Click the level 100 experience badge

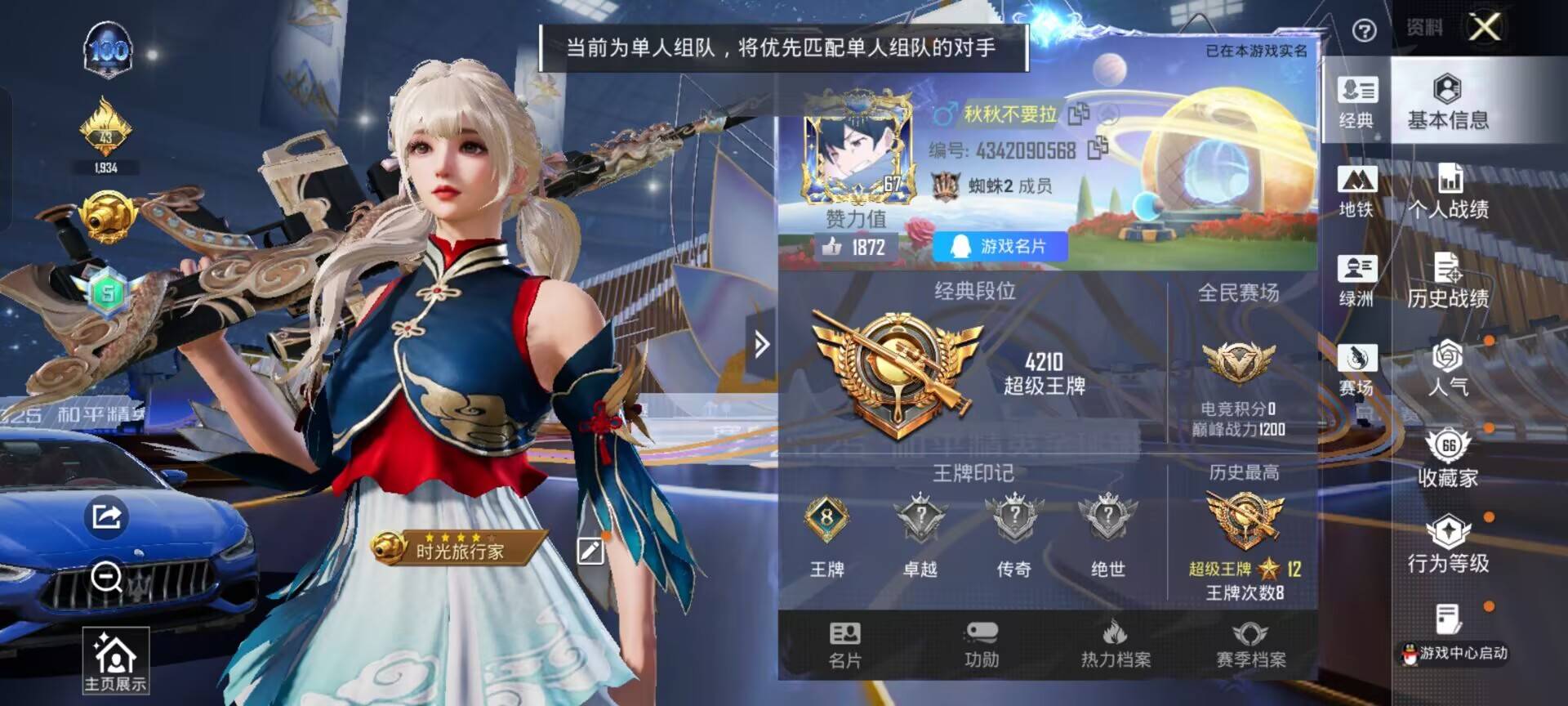tap(109, 51)
